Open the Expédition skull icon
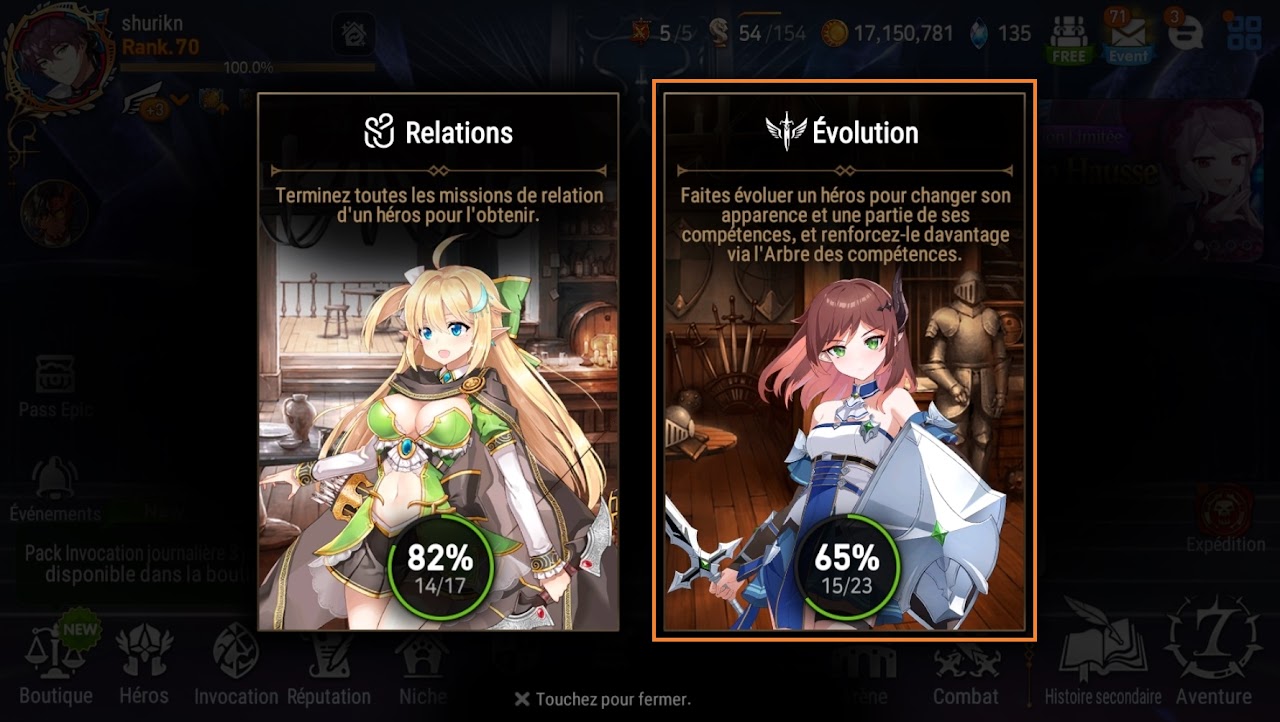Screen dimensions: 1280x722 [1225, 512]
